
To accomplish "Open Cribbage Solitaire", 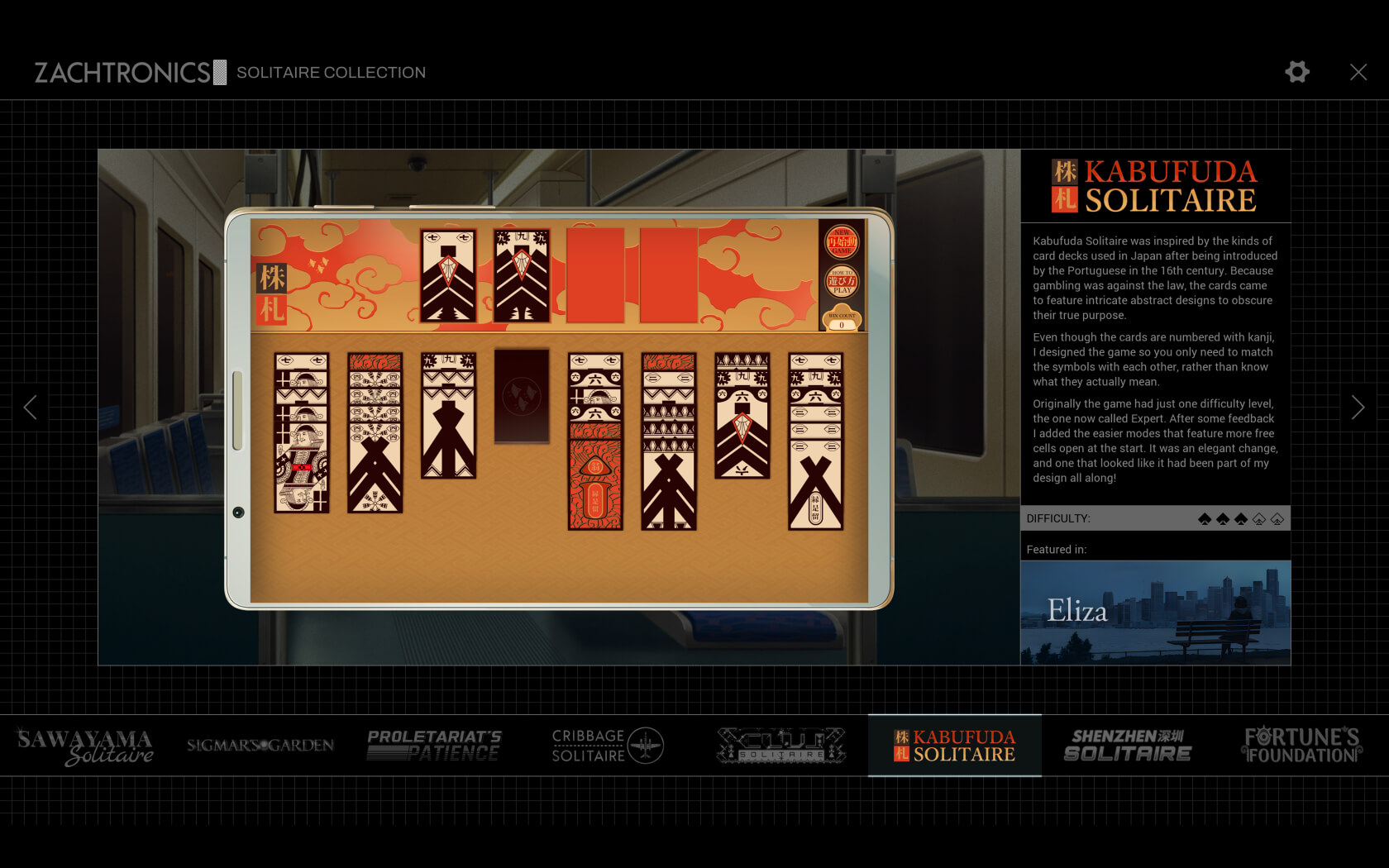I will [608, 746].
